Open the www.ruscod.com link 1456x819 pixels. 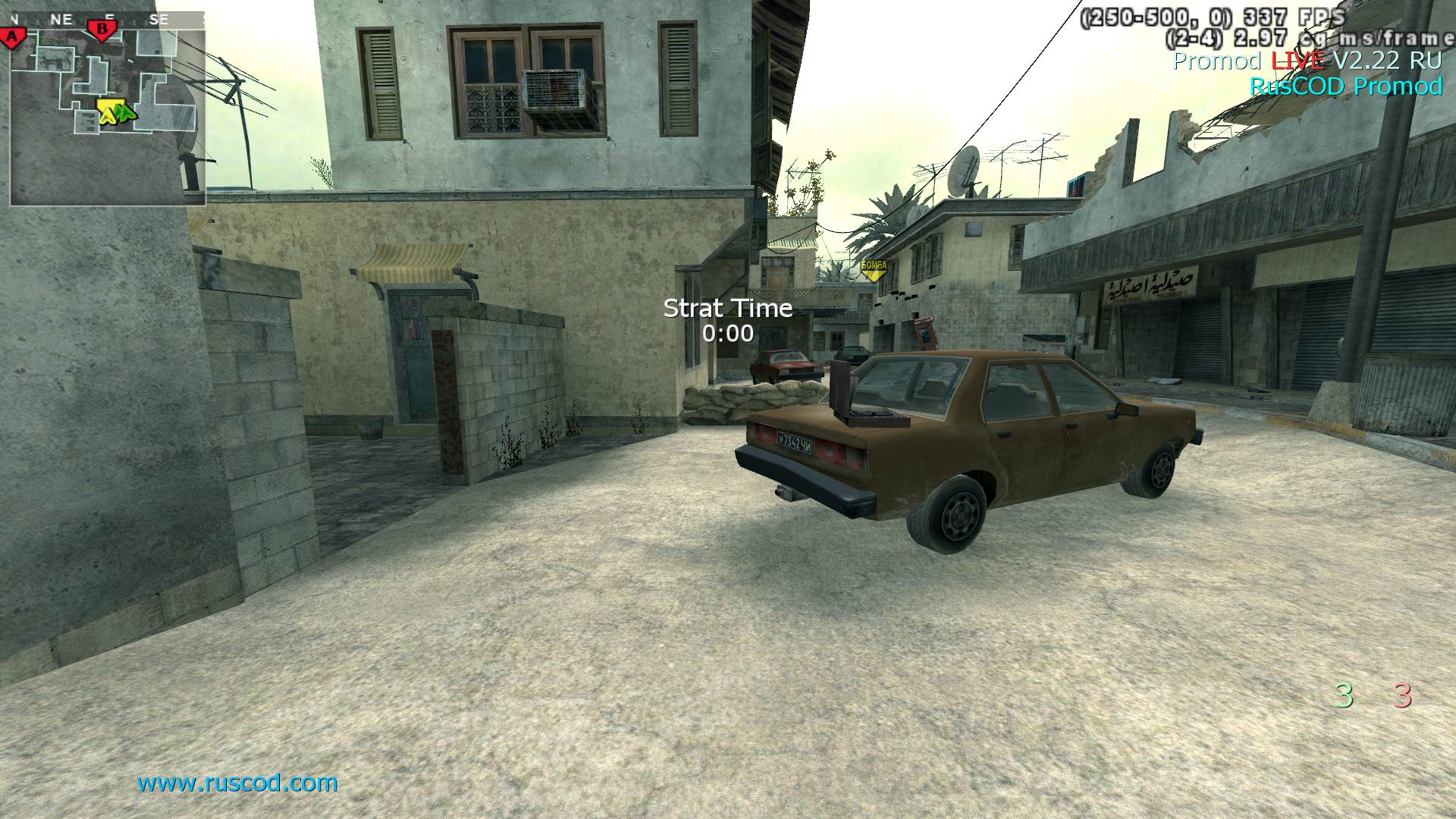(237, 783)
